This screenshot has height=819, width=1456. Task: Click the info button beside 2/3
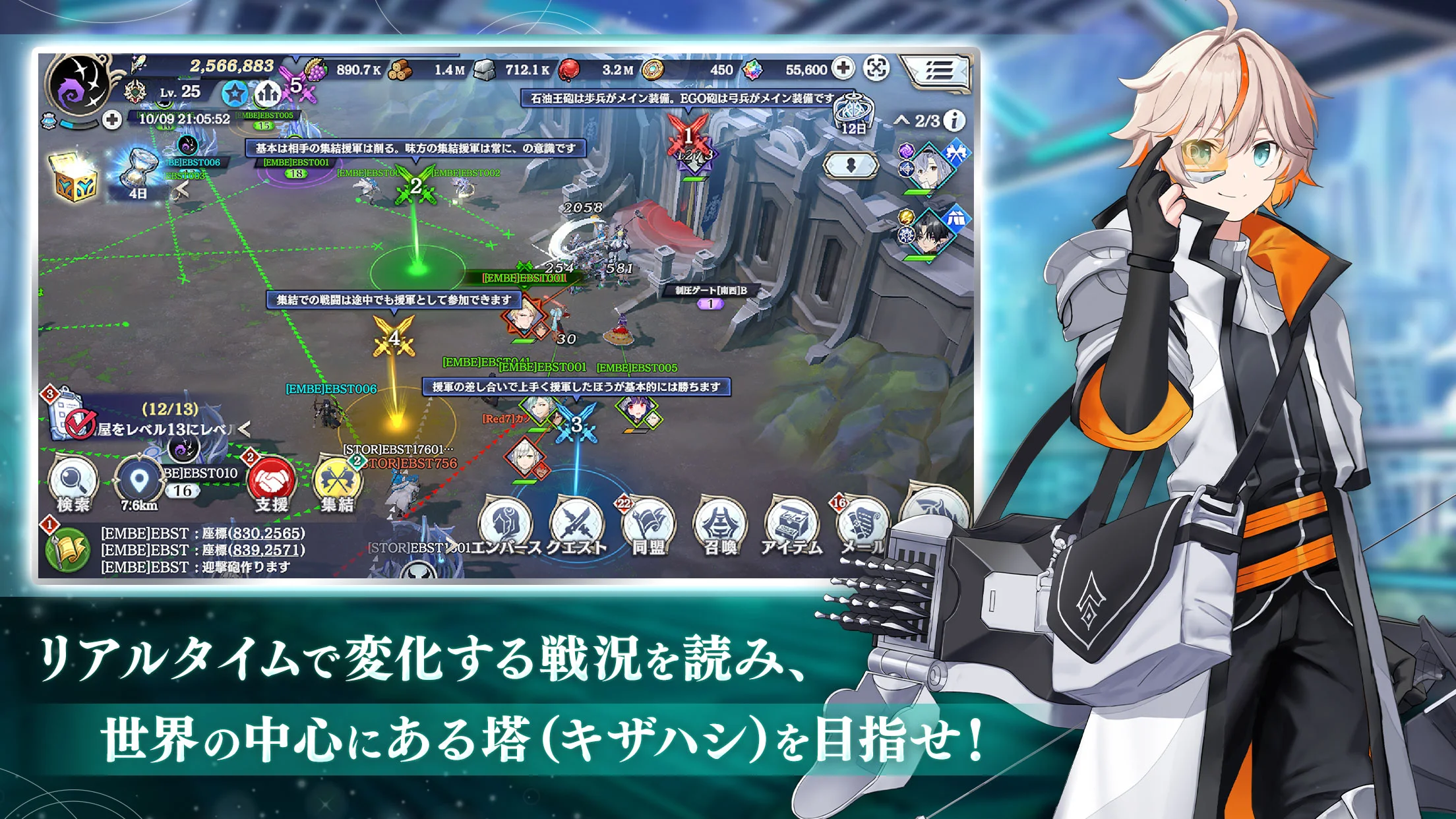pos(954,120)
